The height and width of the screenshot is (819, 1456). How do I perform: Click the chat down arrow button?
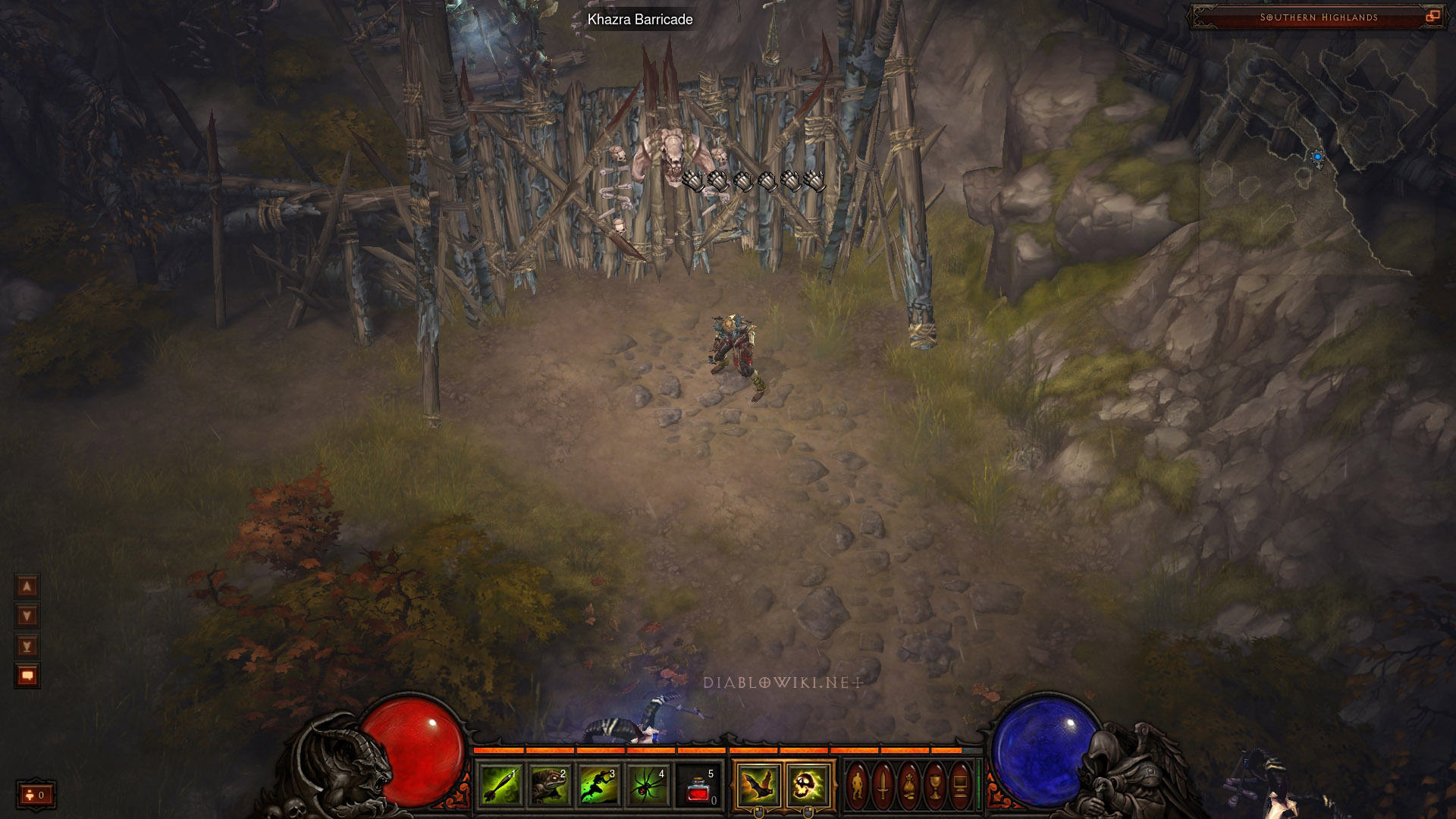pos(27,616)
